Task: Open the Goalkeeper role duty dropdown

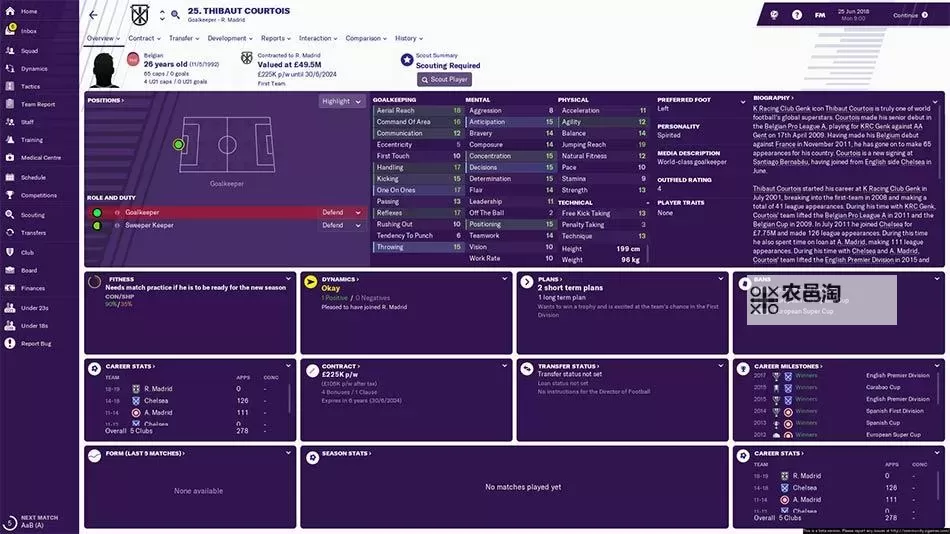Action: point(343,212)
